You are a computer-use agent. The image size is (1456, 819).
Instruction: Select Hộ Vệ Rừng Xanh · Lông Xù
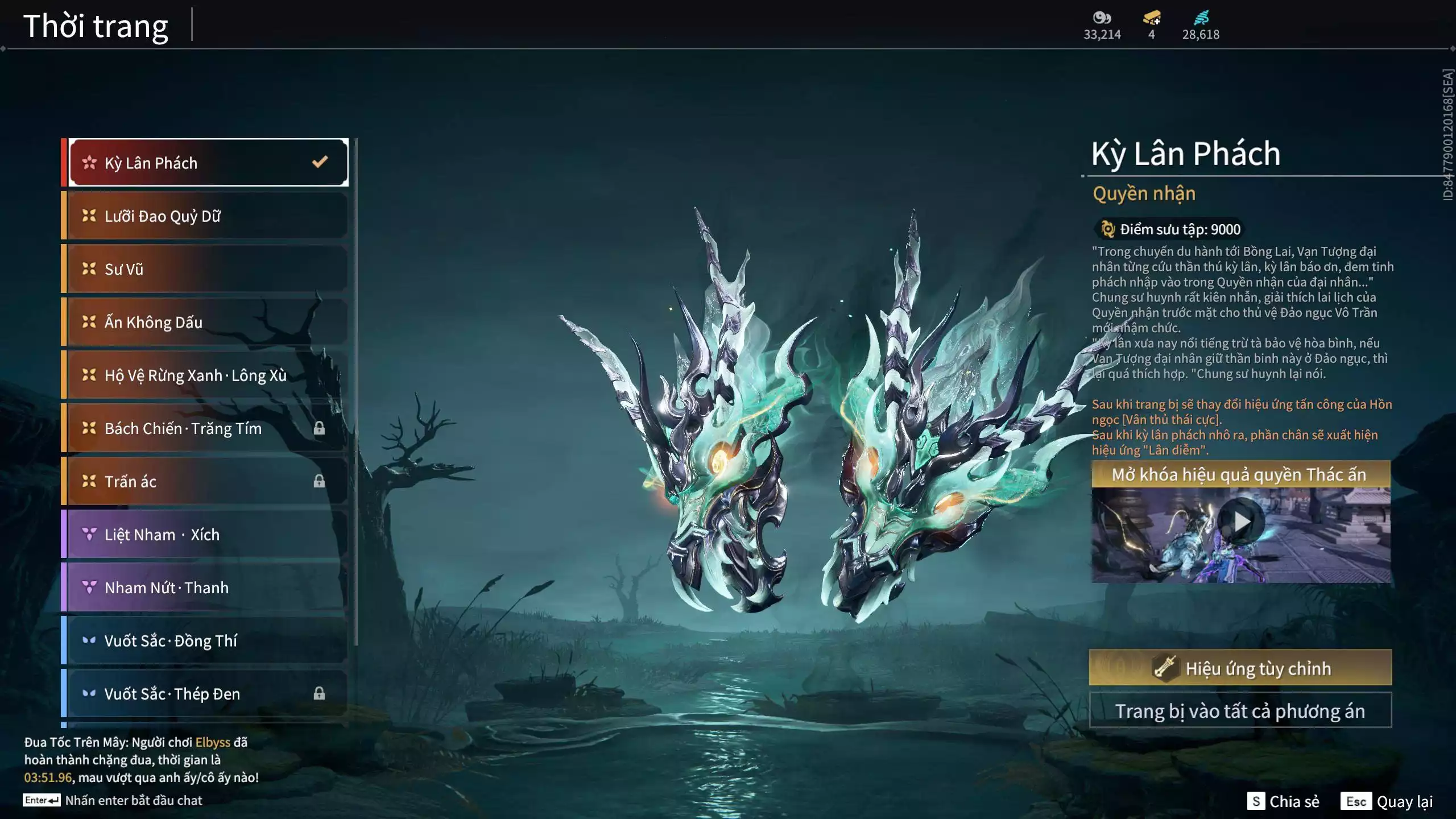[208, 375]
